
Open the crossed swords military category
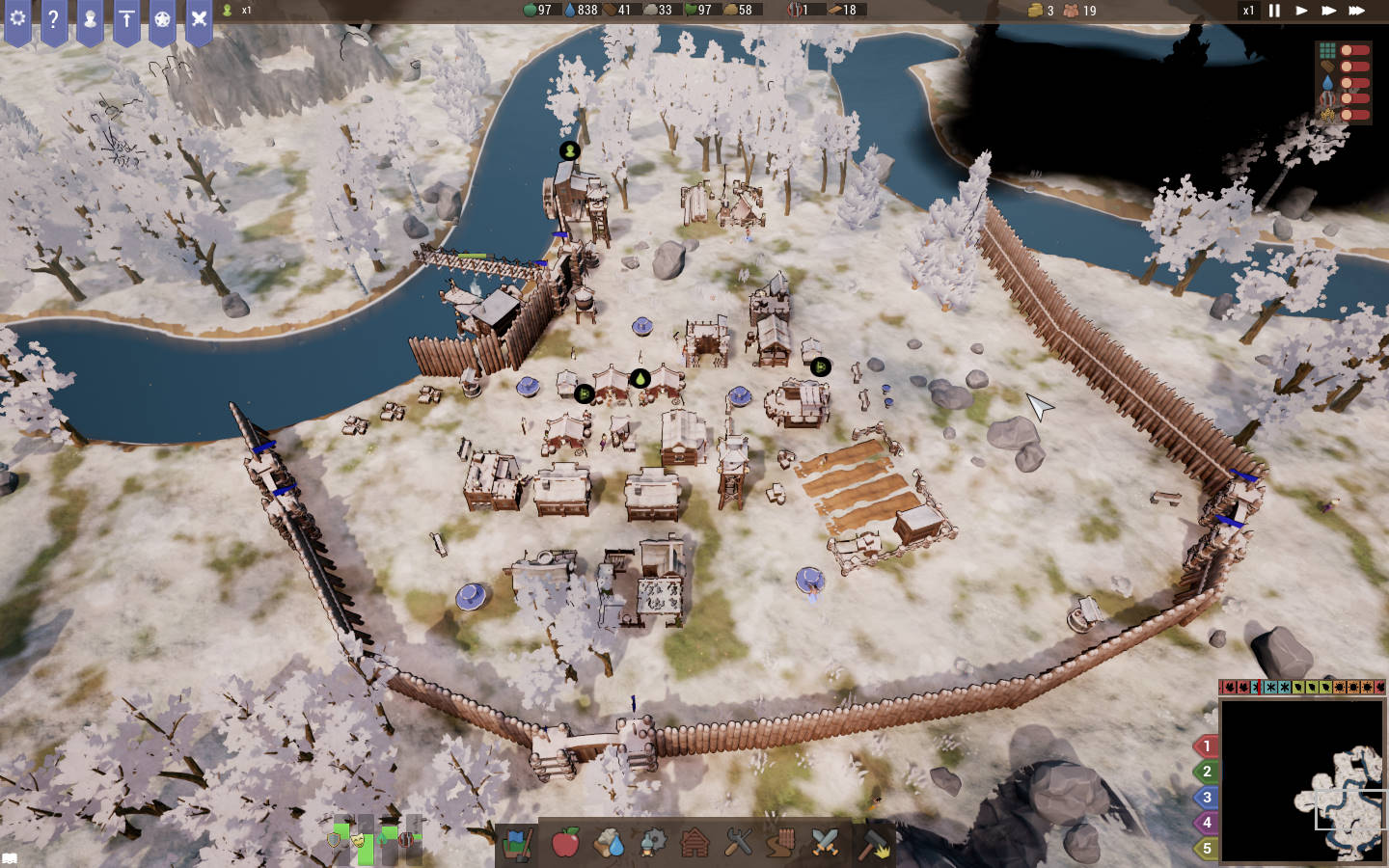(x=825, y=843)
